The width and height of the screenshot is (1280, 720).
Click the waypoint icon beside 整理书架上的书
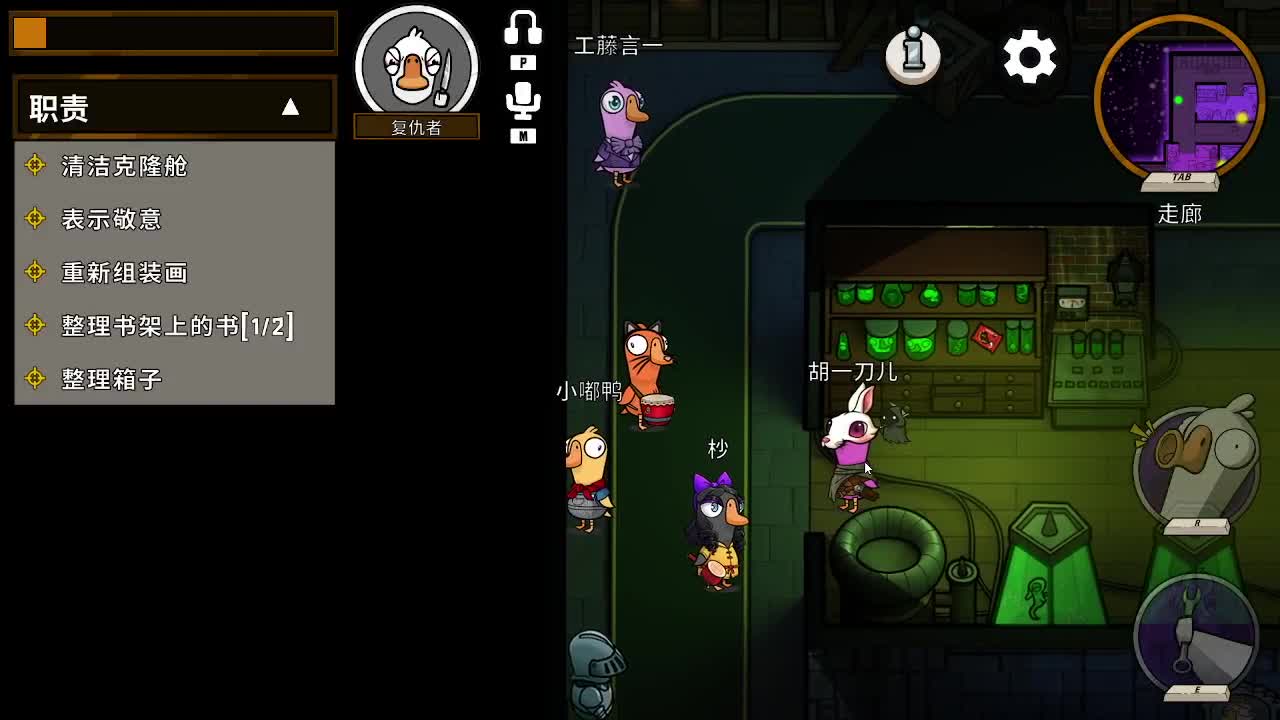point(35,325)
